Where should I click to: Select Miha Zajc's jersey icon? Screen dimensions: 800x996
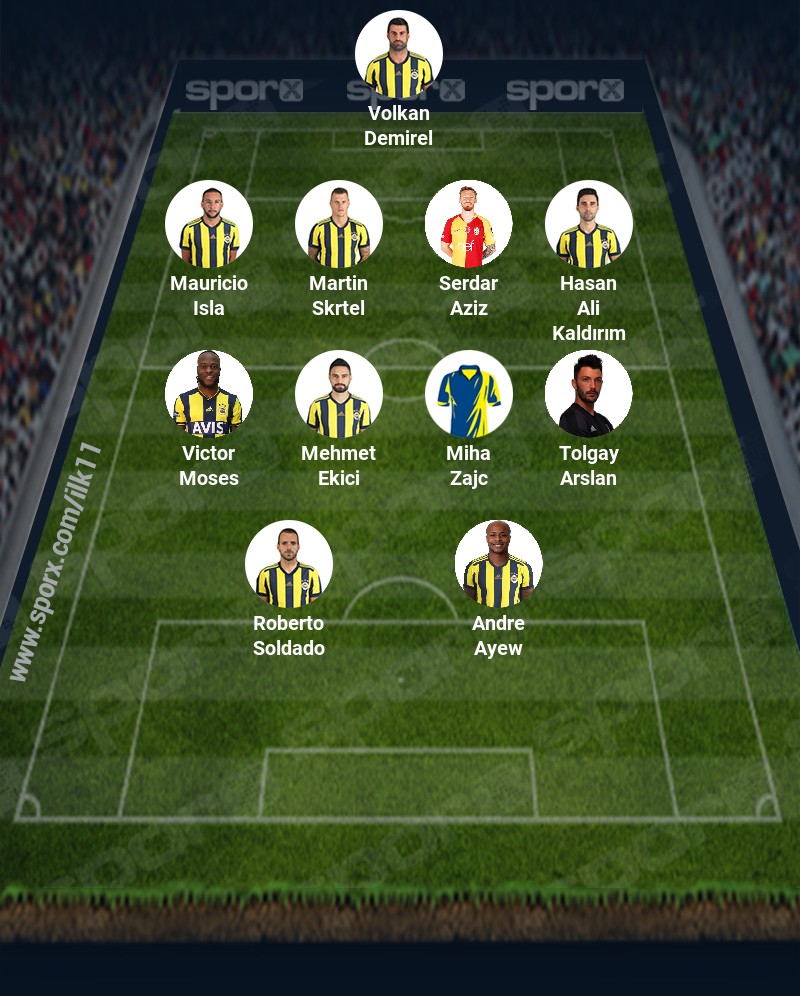point(469,395)
